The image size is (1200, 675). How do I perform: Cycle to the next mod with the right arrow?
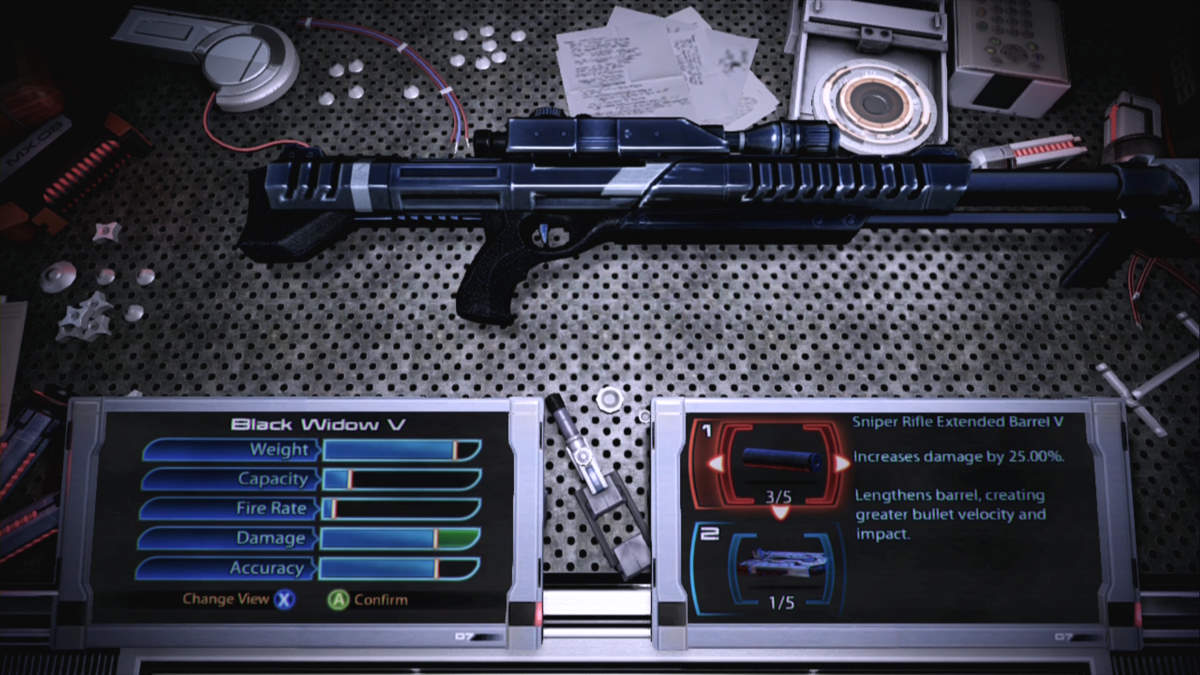[845, 462]
